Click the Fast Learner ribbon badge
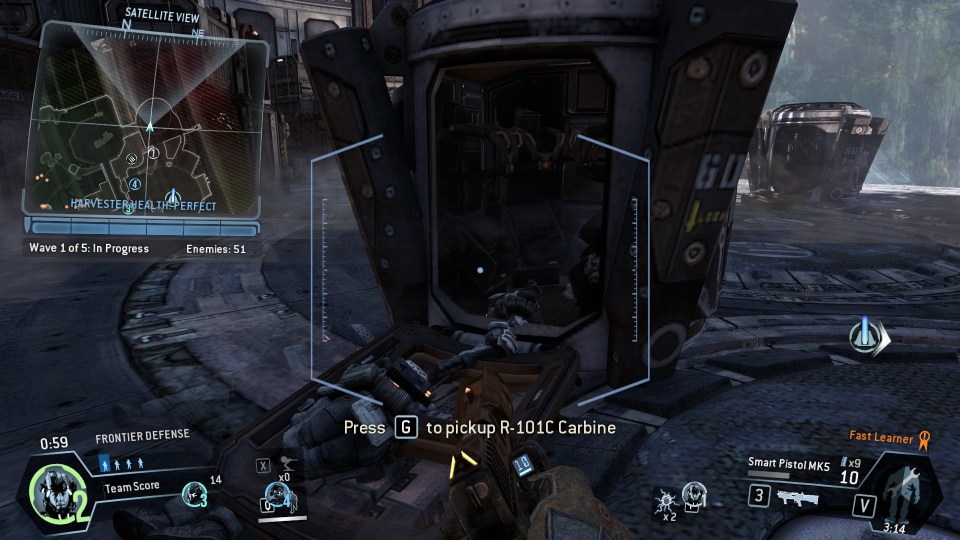The image size is (960, 540). point(924,437)
